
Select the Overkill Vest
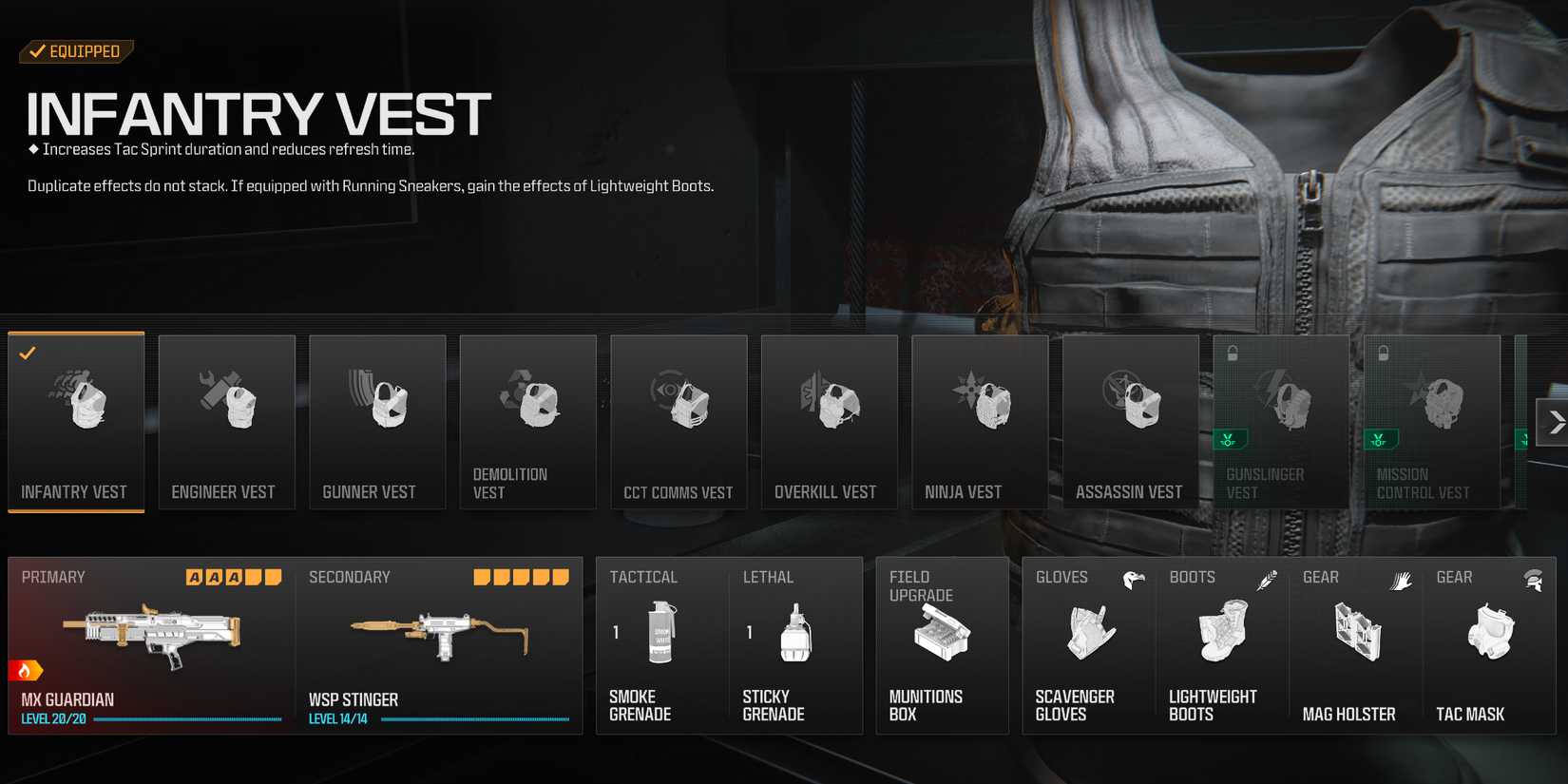click(x=829, y=422)
